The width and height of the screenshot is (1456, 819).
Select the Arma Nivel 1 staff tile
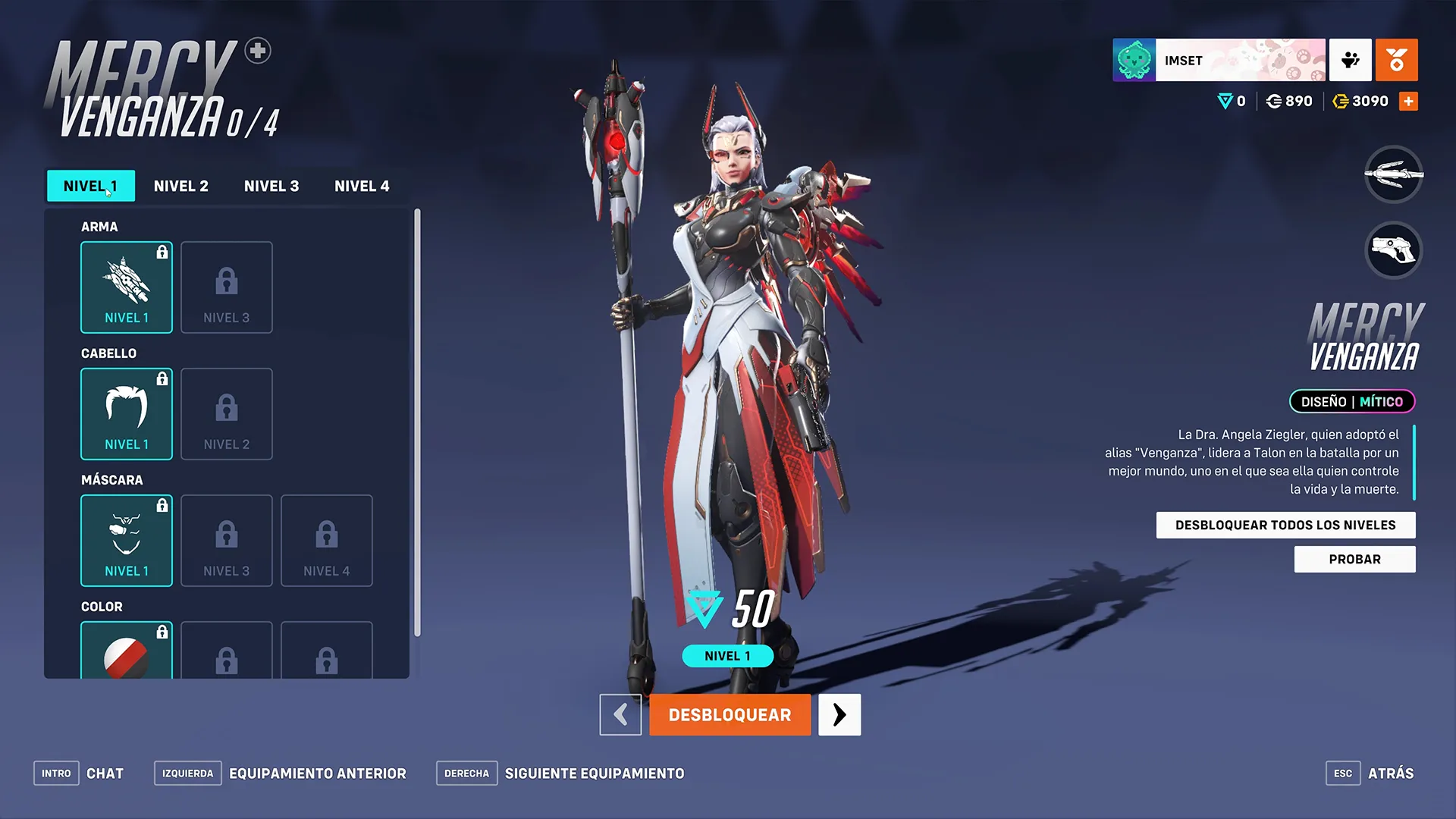click(x=127, y=287)
